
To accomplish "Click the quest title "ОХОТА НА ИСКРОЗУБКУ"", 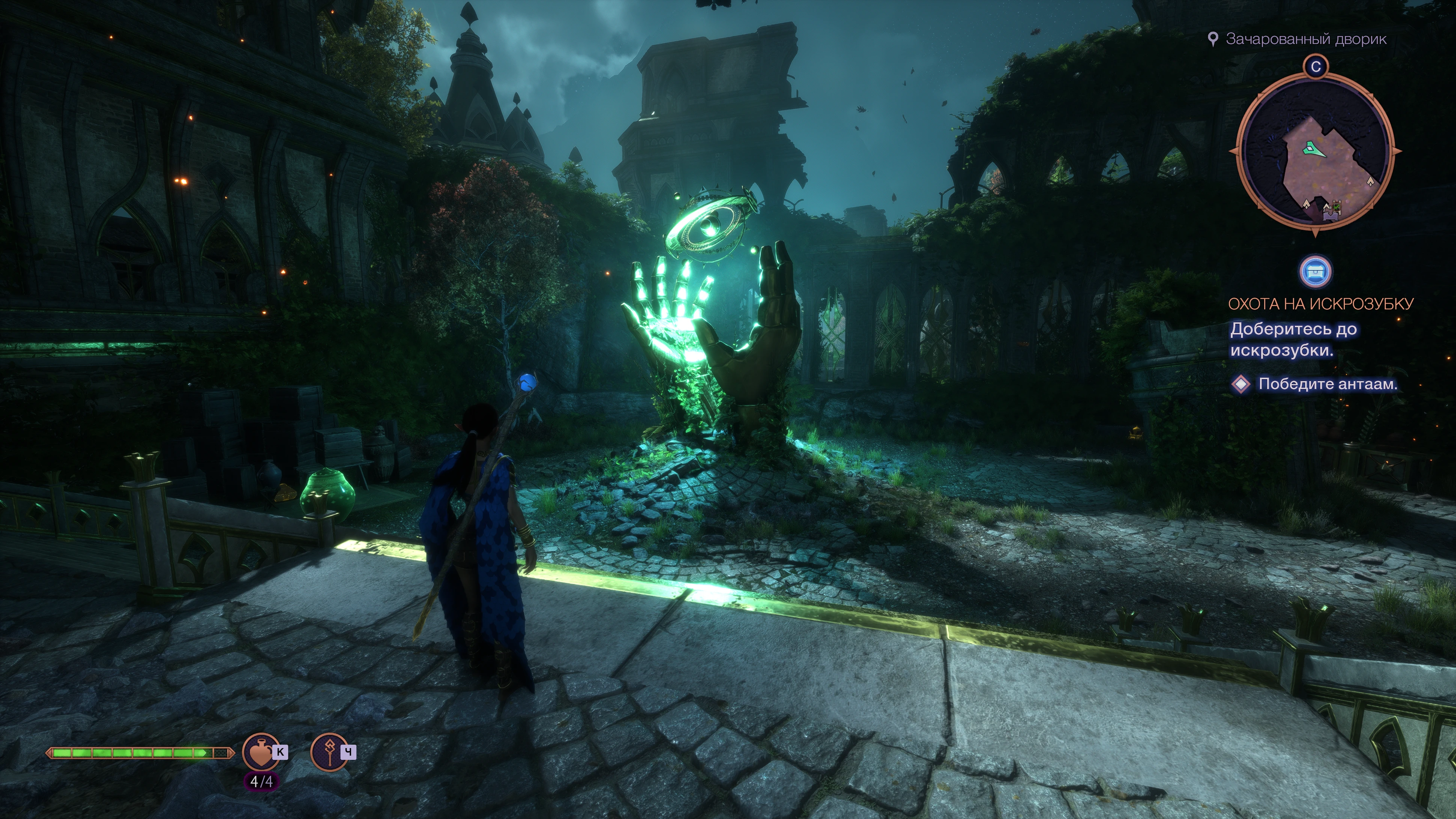I will [1321, 304].
